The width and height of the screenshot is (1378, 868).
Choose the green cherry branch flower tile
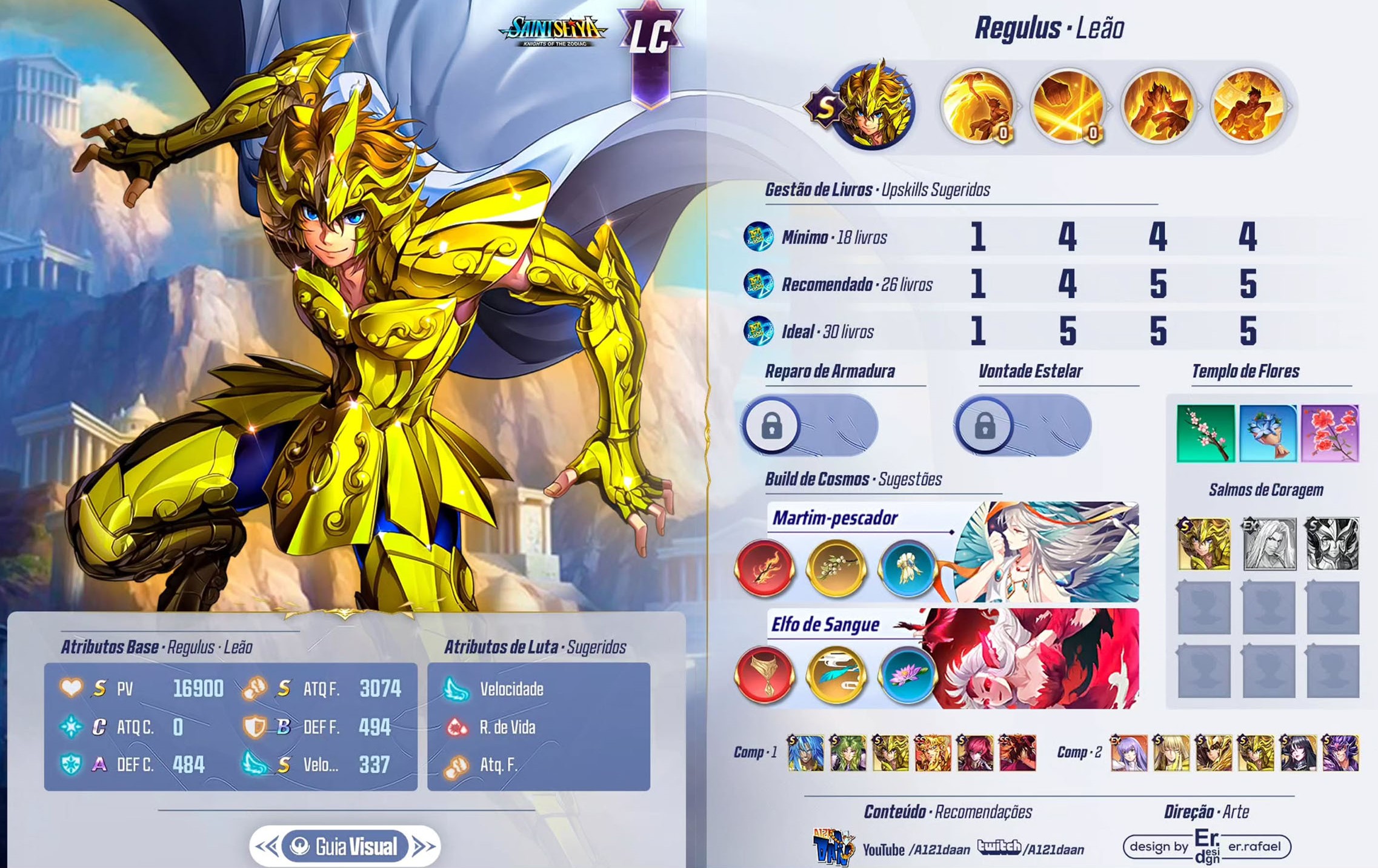(x=1205, y=434)
